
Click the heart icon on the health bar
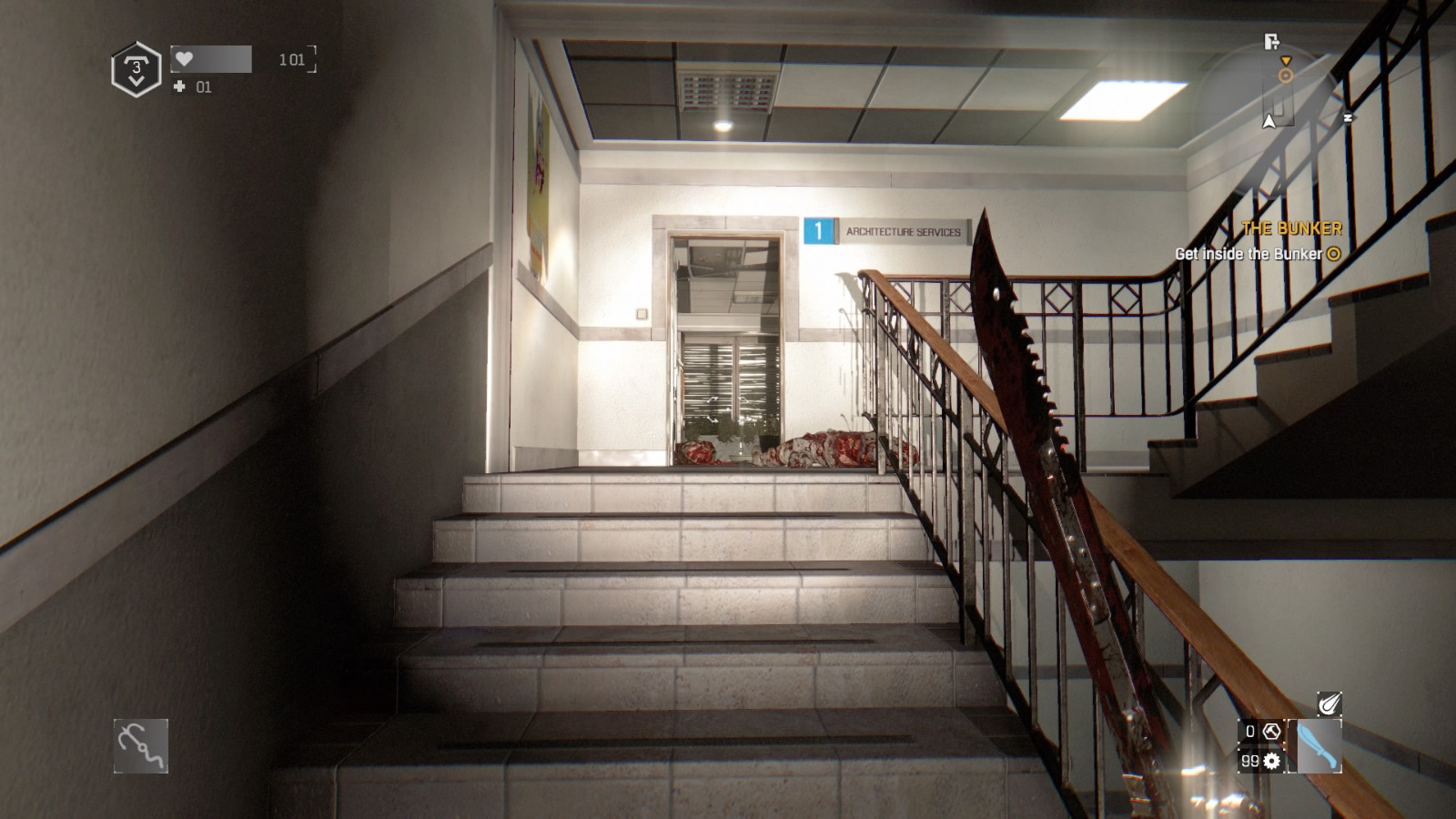[x=186, y=59]
